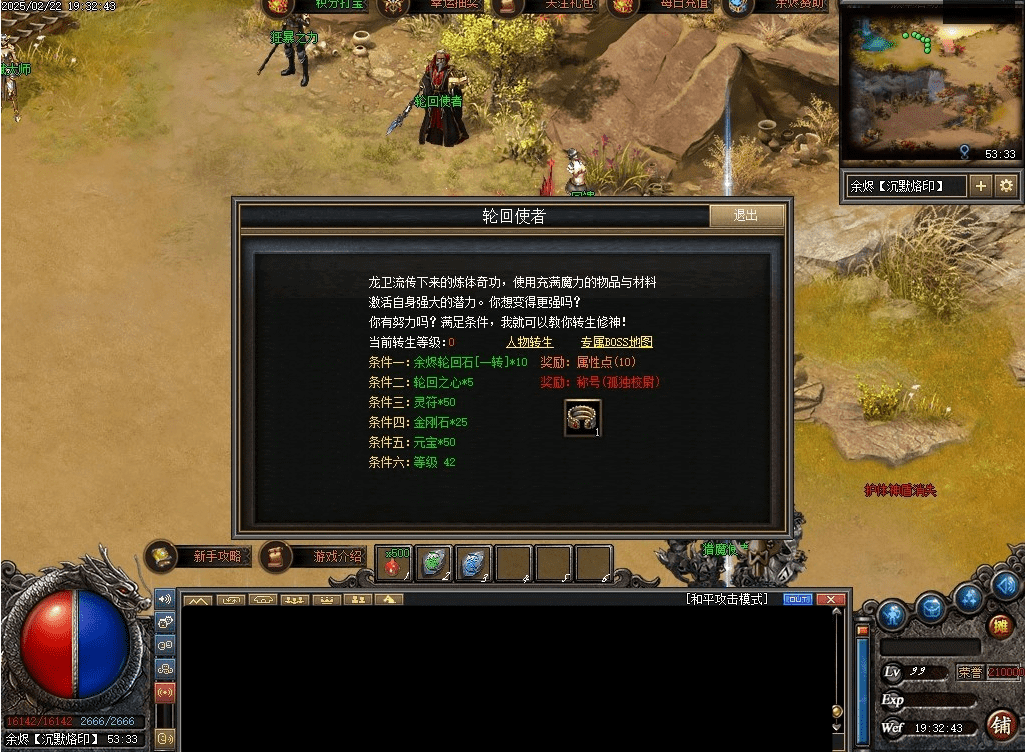Image resolution: width=1027 pixels, height=752 pixels.
Task: Select the reward ring item slot
Action: (583, 418)
